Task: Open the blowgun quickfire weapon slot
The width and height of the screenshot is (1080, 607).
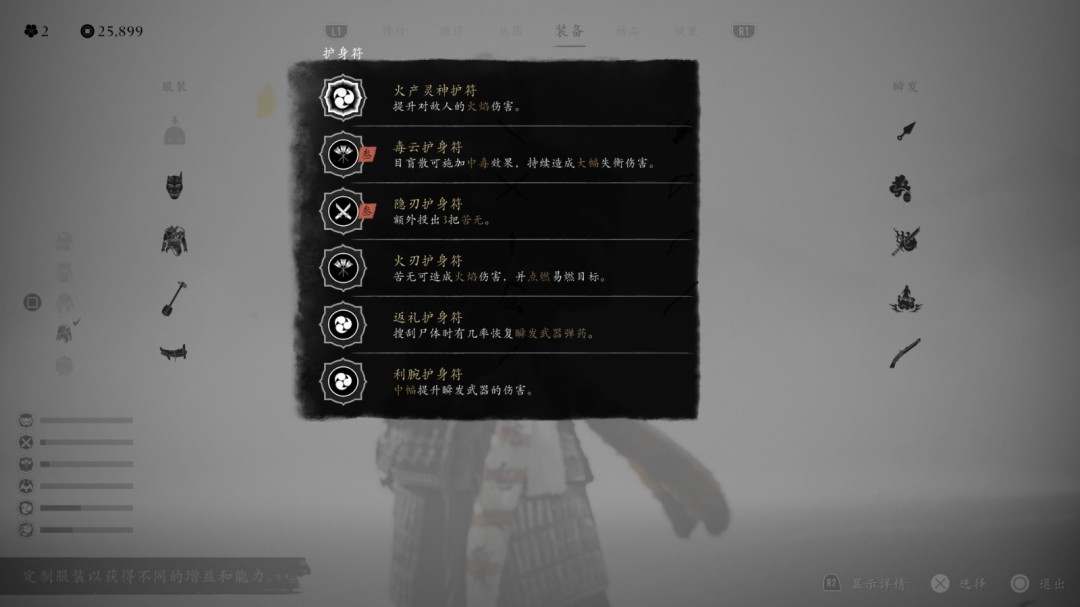Action: 906,352
